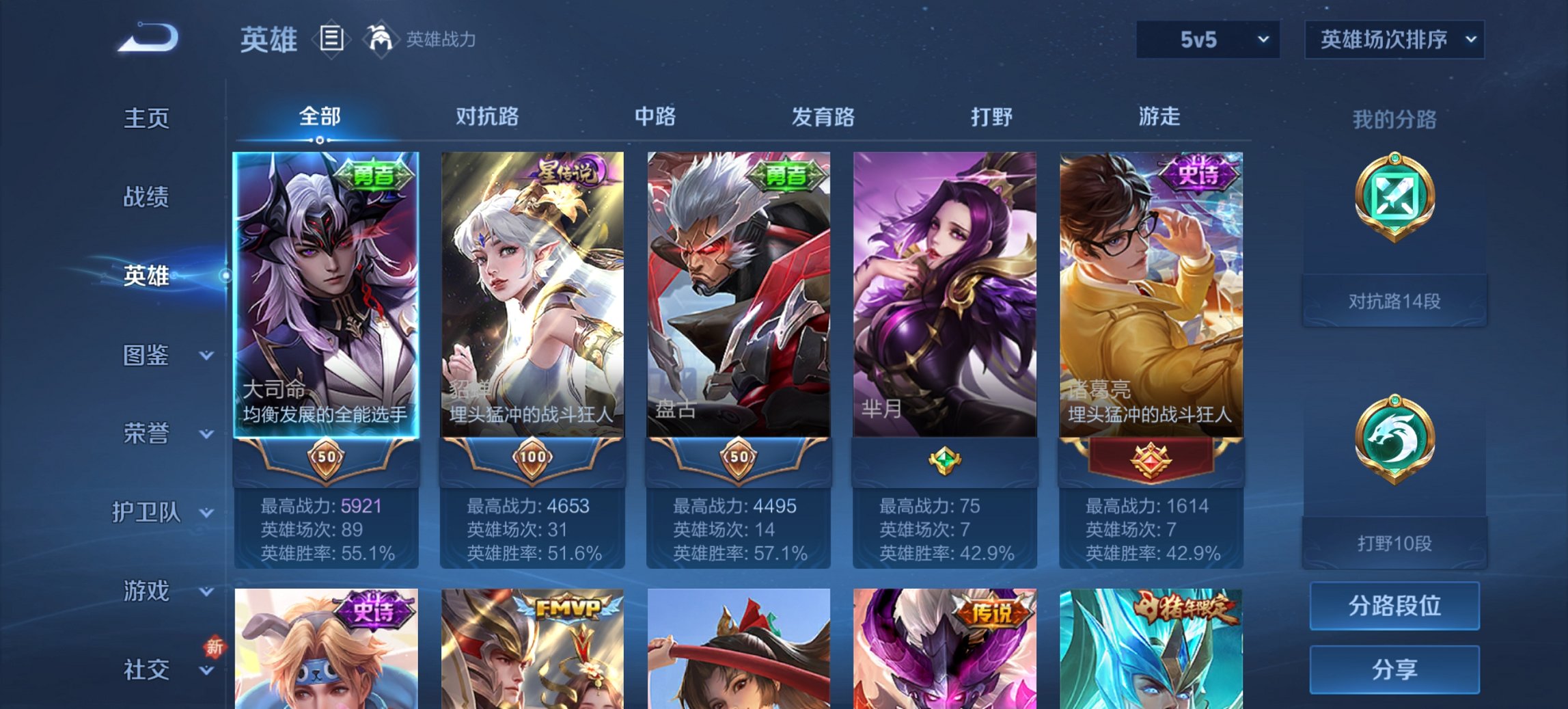Click the game logo in the top-left corner

147,38
